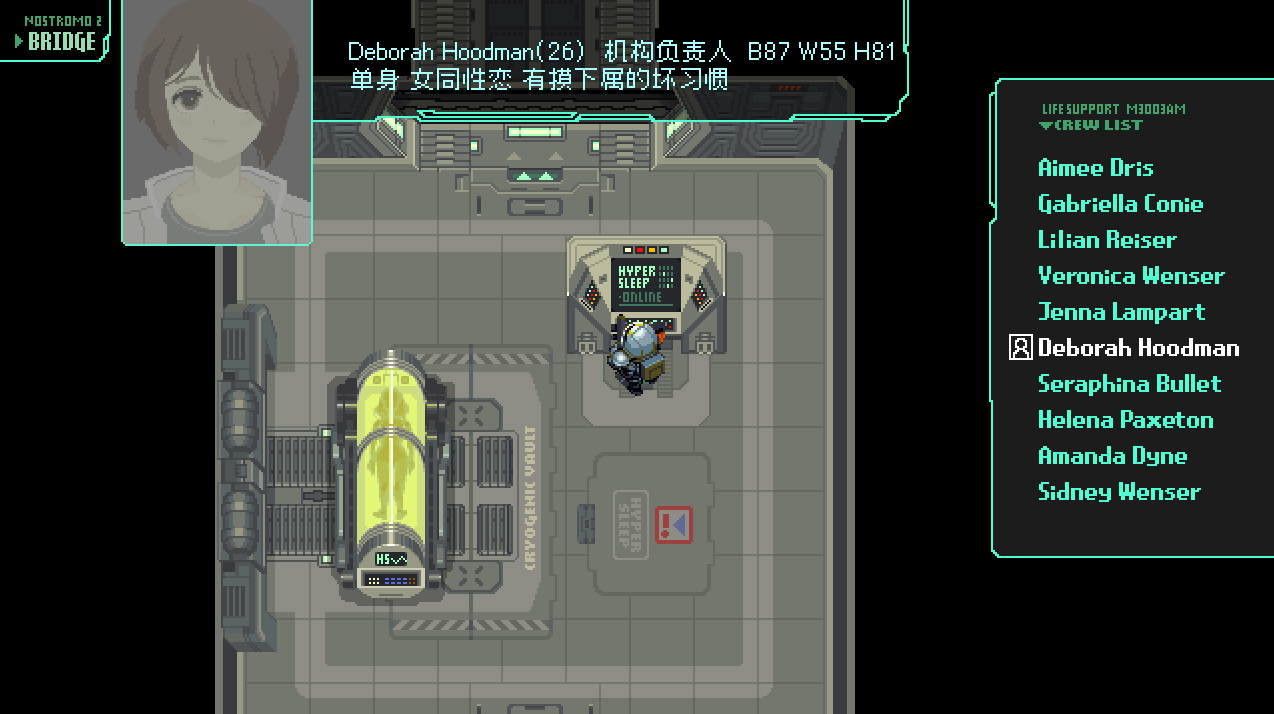Choose Seraphina Bullet from crew list
Screen dimensions: 1274x714
[1129, 384]
